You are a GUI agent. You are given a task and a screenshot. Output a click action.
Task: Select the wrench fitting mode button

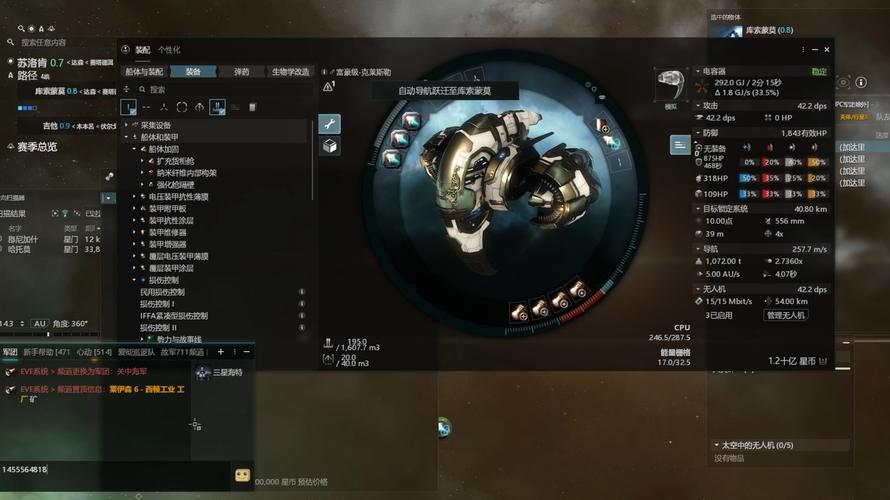(330, 124)
